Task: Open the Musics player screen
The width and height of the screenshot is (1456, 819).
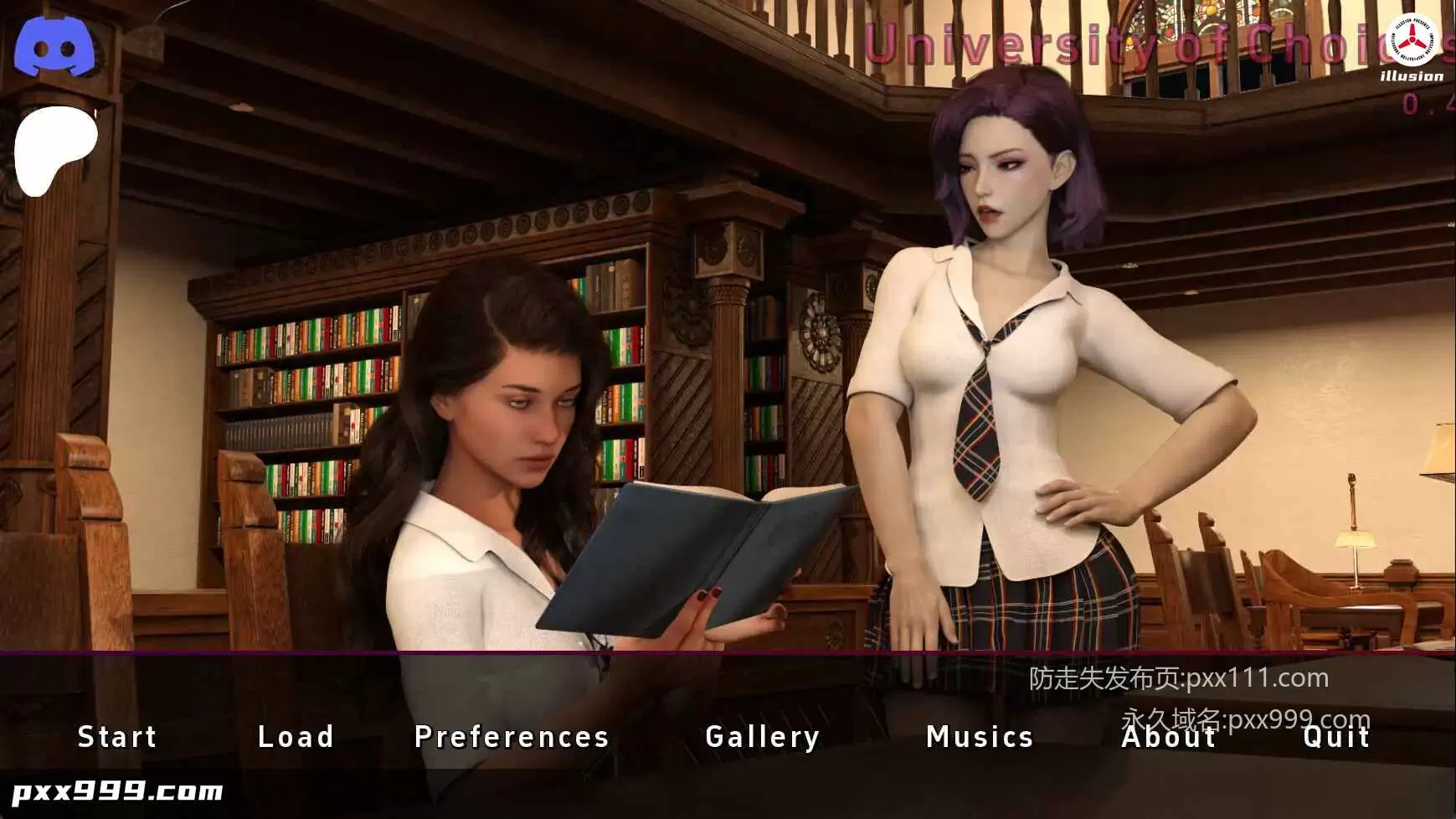Action: click(980, 737)
